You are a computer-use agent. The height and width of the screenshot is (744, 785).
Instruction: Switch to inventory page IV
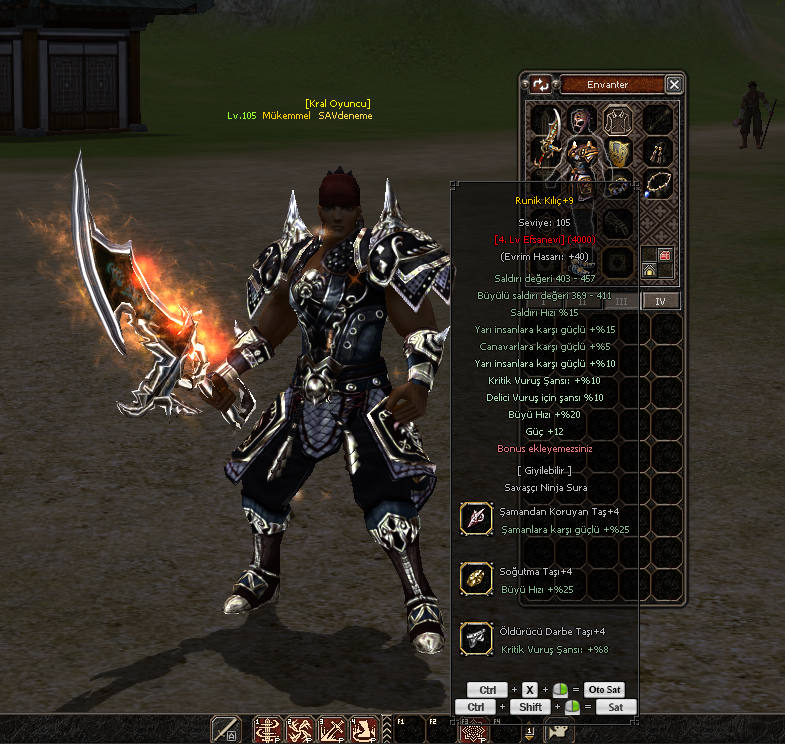coord(660,300)
